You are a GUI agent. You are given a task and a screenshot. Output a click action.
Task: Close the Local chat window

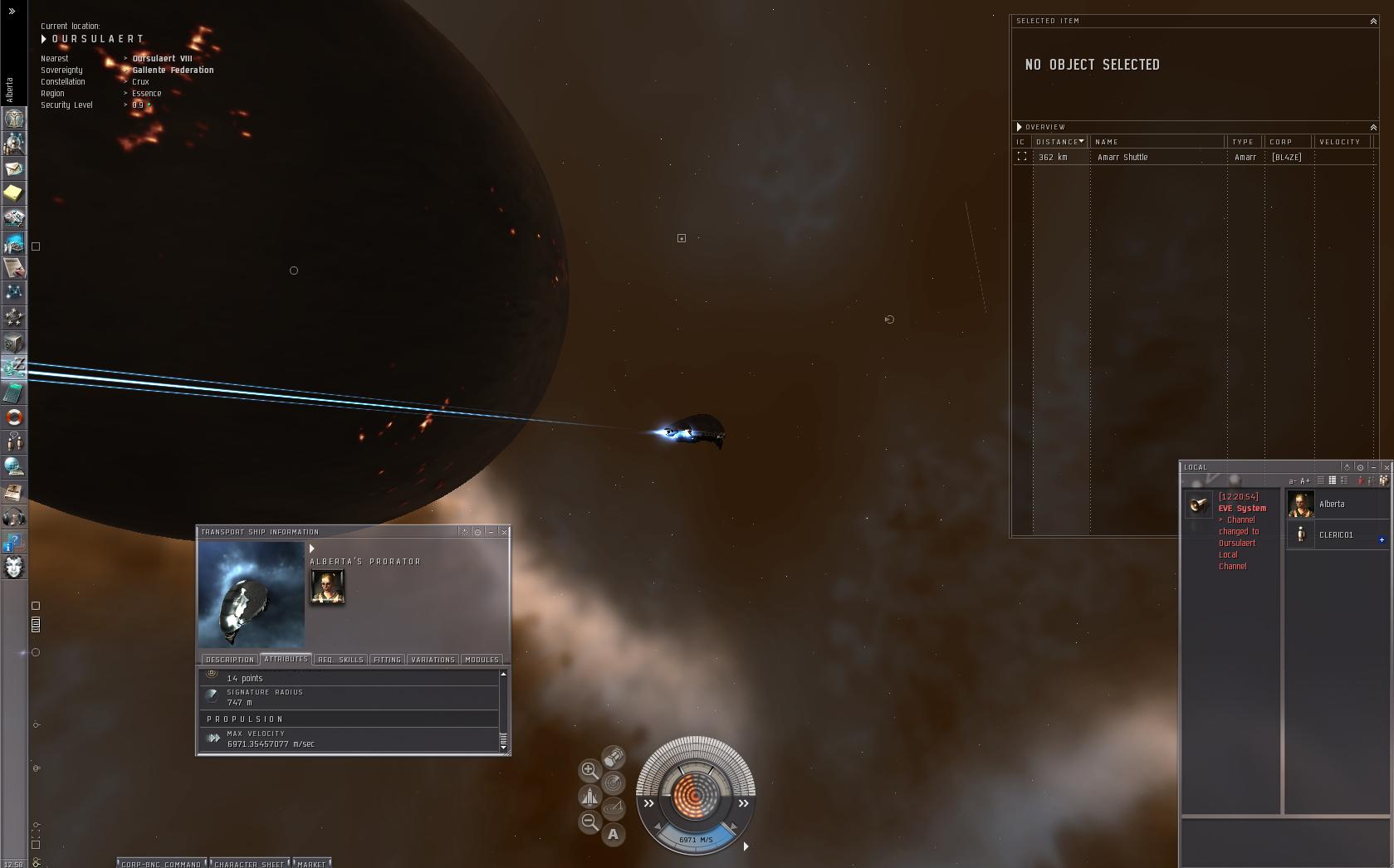[x=1387, y=467]
